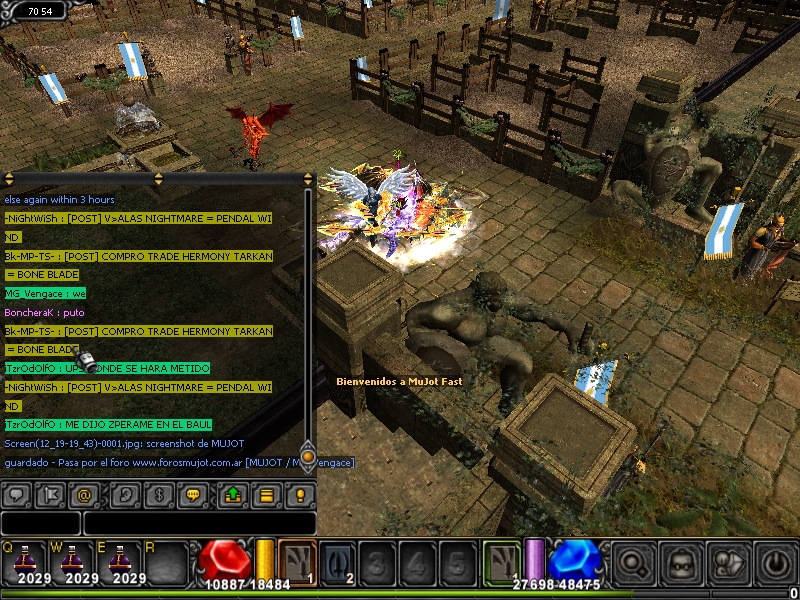Viewport: 800px width, 600px height.
Task: Toggle the ear whisper button
Action: pyautogui.click(x=125, y=494)
